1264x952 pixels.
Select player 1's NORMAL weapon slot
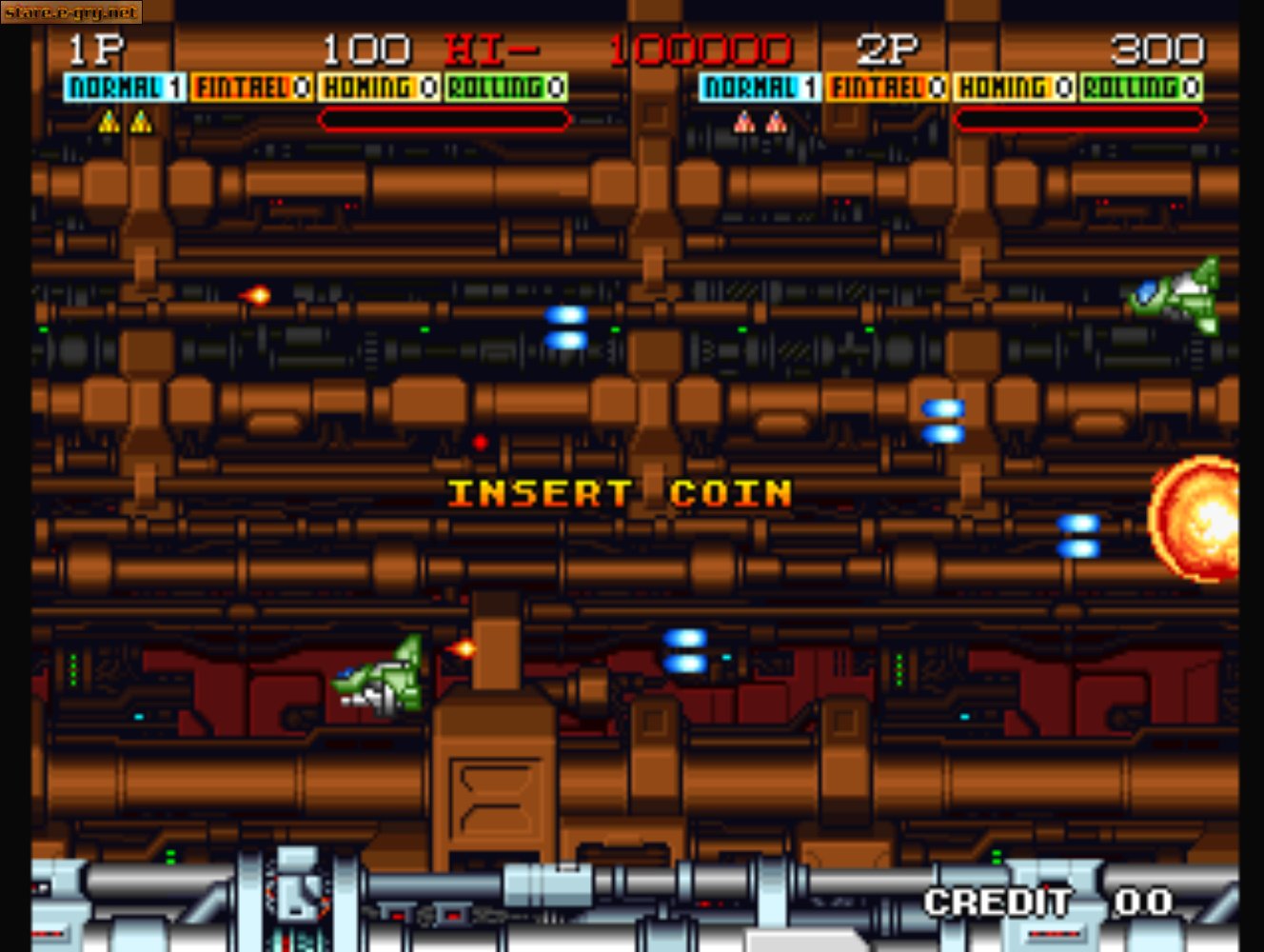pos(125,88)
